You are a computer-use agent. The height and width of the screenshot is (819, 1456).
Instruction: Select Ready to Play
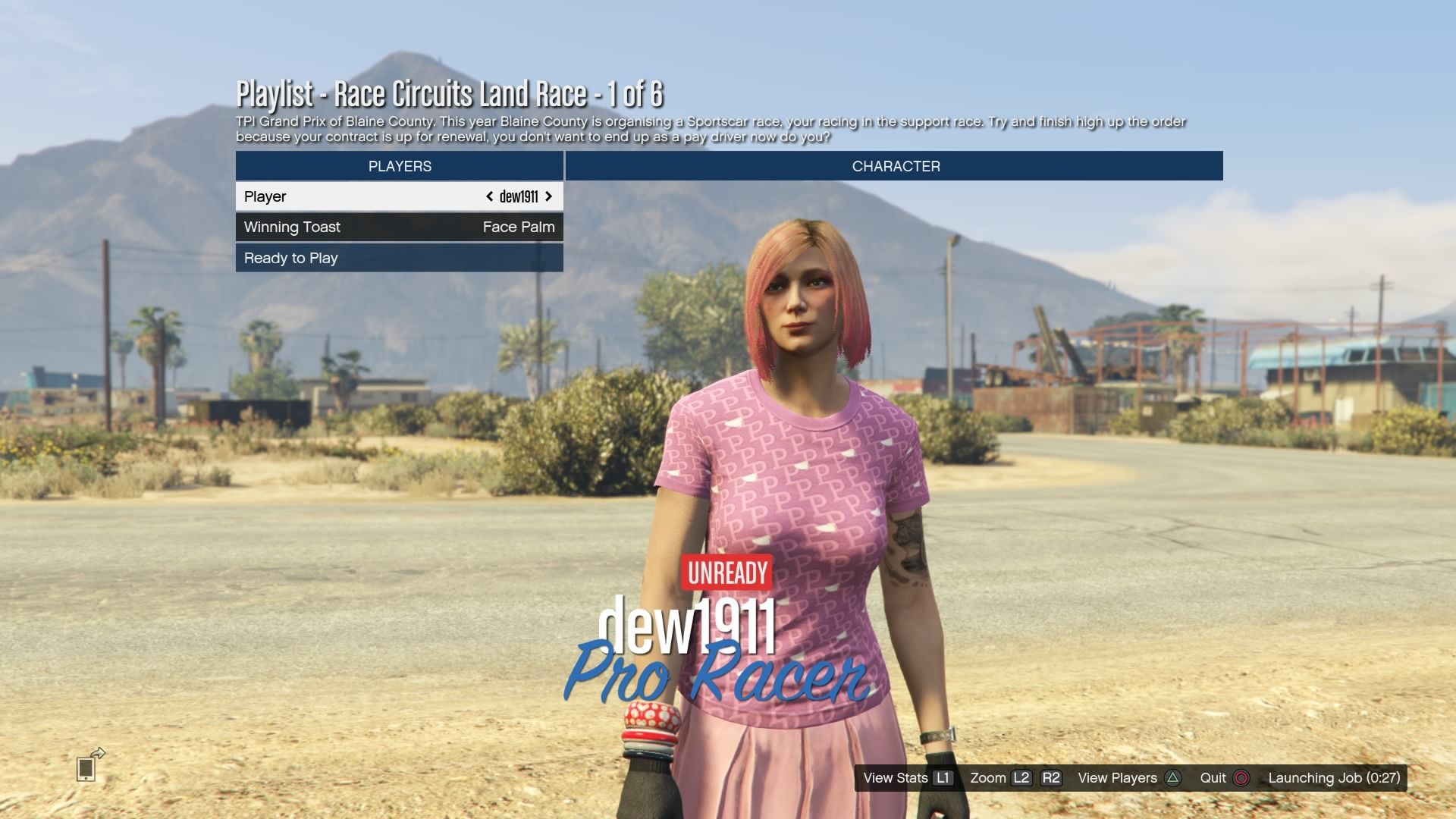399,258
